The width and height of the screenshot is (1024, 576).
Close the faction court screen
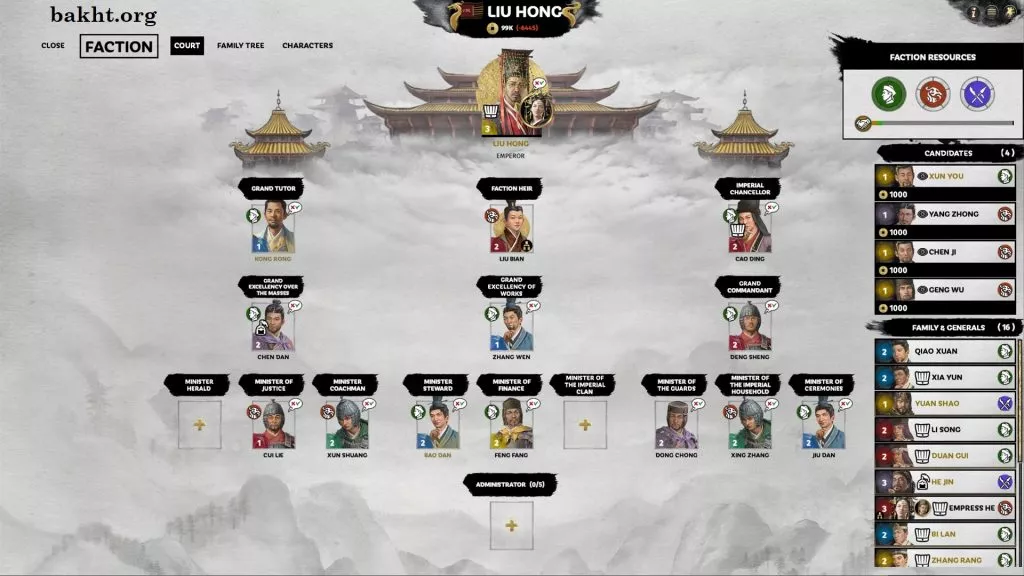click(53, 45)
